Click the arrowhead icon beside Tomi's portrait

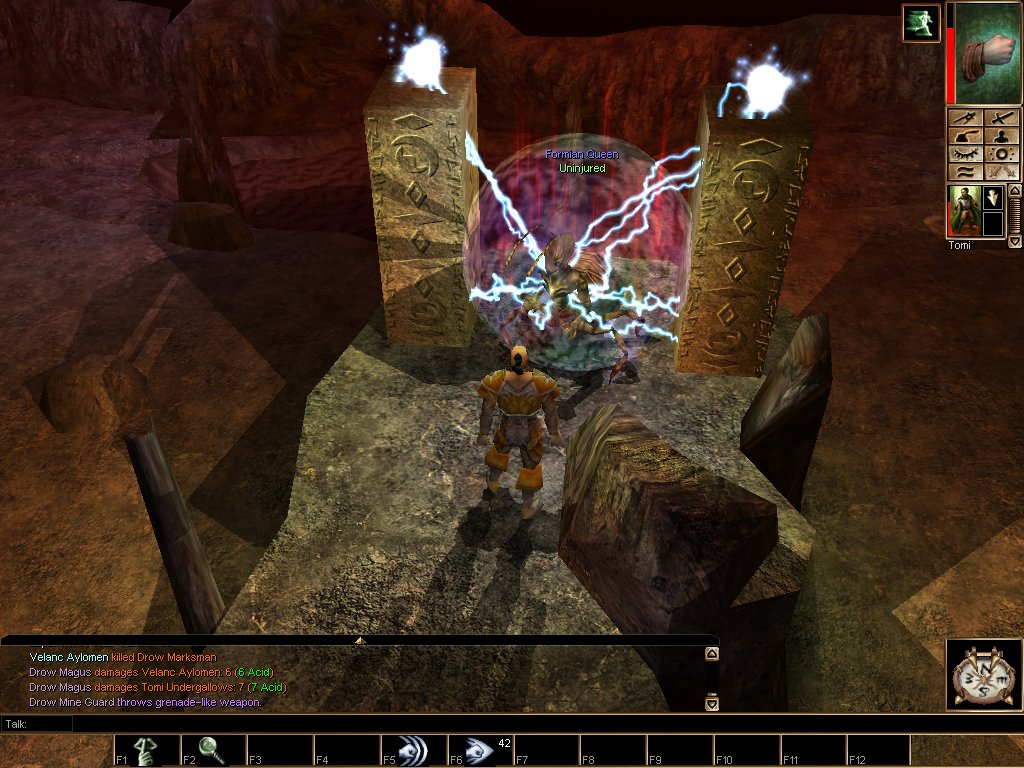click(993, 197)
